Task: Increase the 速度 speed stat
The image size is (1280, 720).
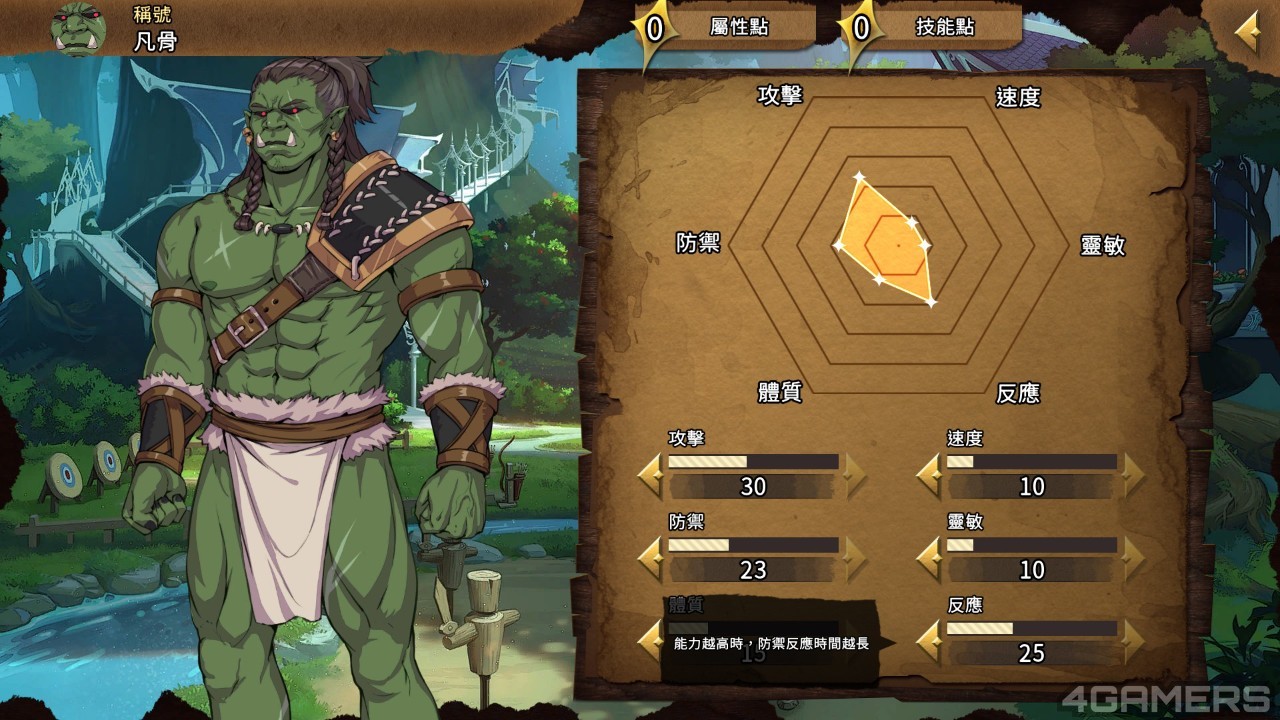Action: [x=1133, y=475]
